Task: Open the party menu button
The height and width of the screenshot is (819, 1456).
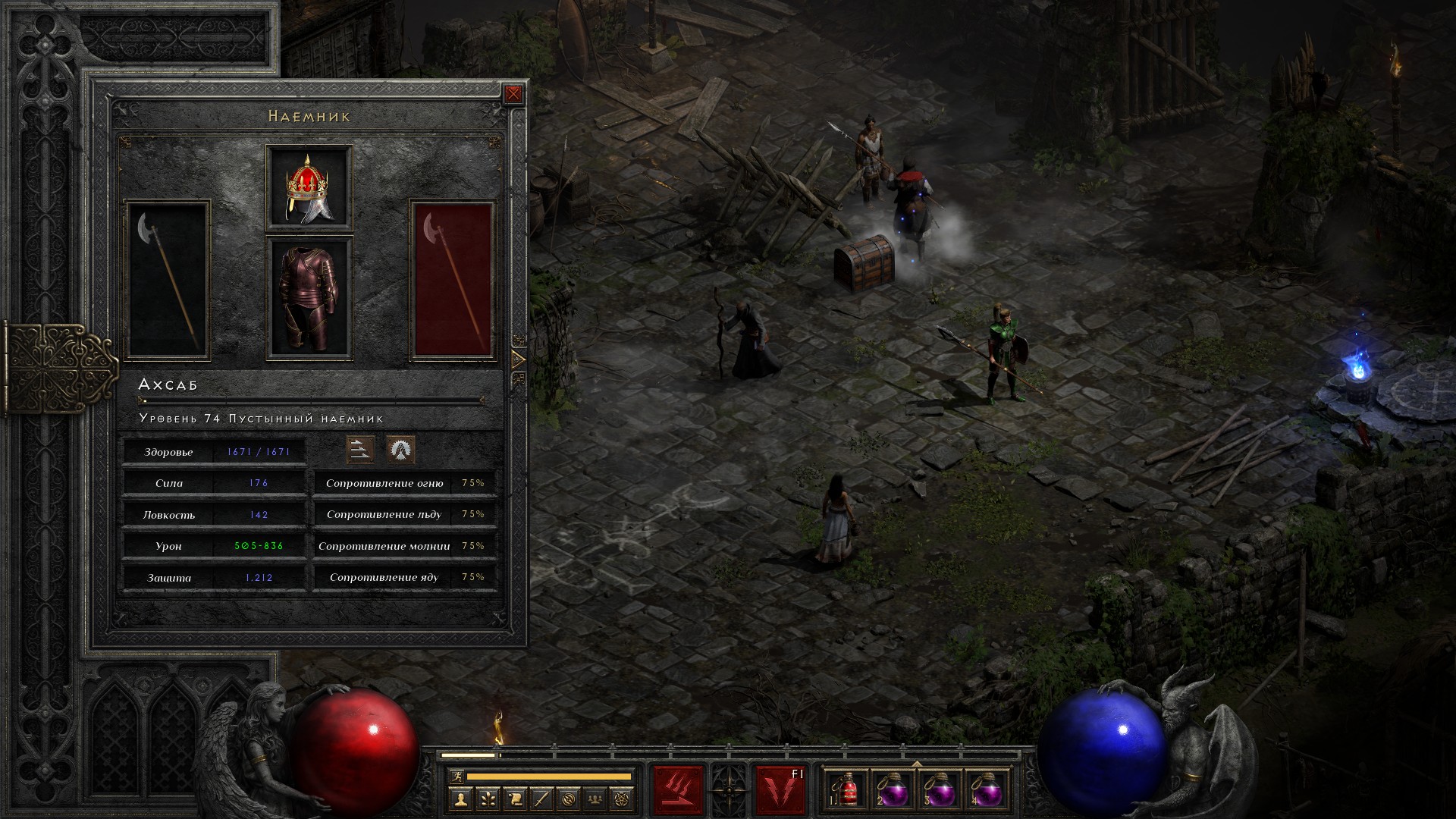Action: tap(596, 799)
